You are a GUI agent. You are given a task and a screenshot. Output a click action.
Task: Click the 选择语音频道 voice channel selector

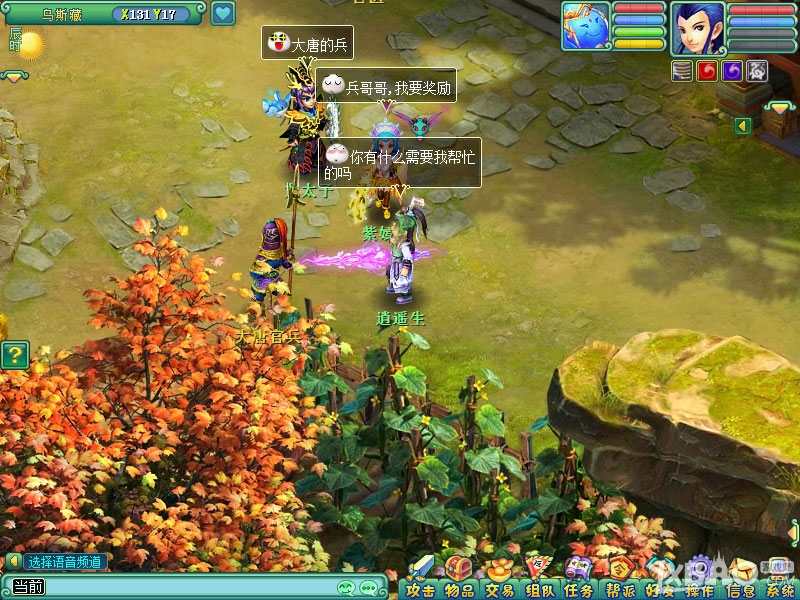click(x=63, y=562)
